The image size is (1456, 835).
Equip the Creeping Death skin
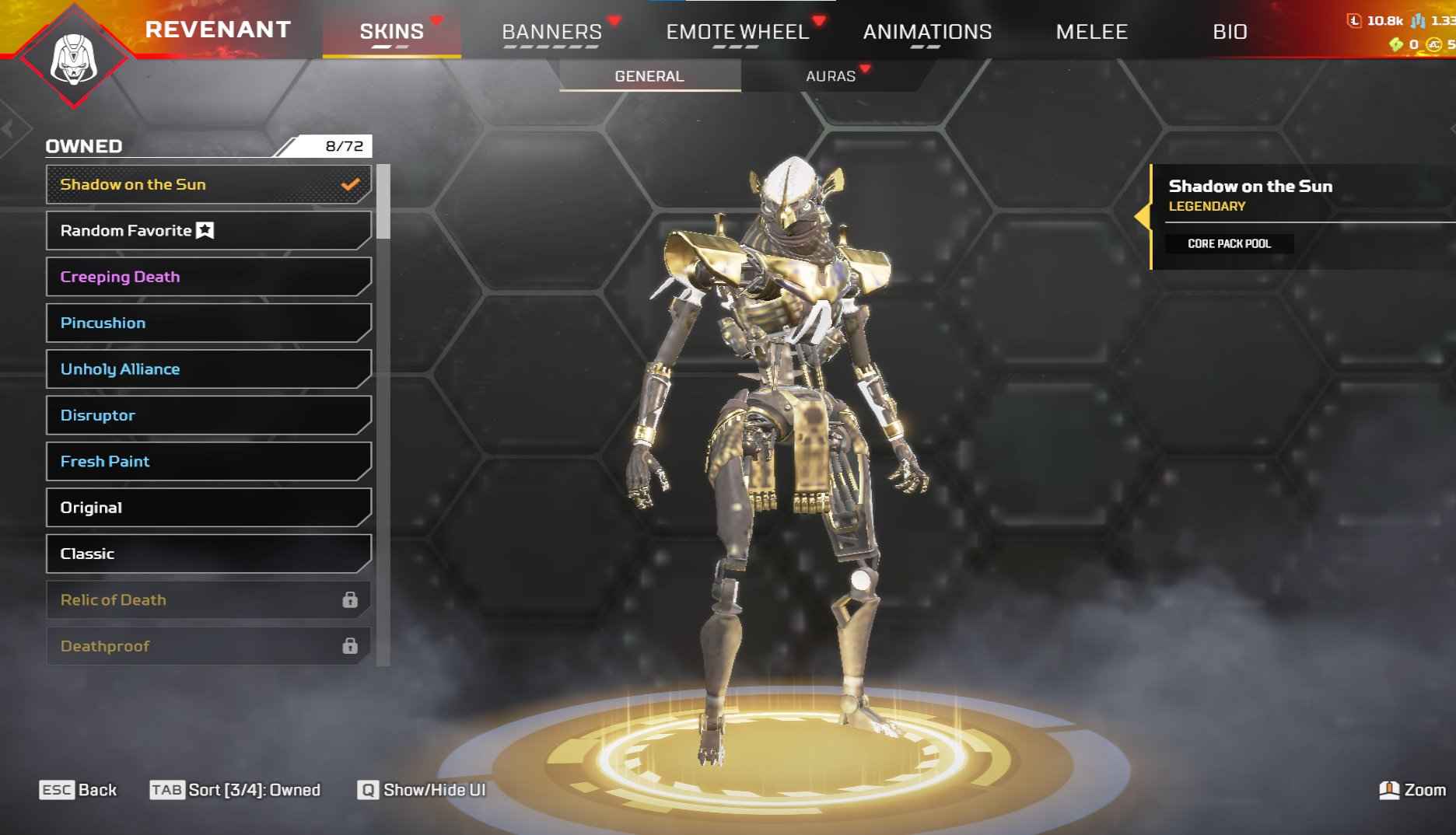click(208, 277)
